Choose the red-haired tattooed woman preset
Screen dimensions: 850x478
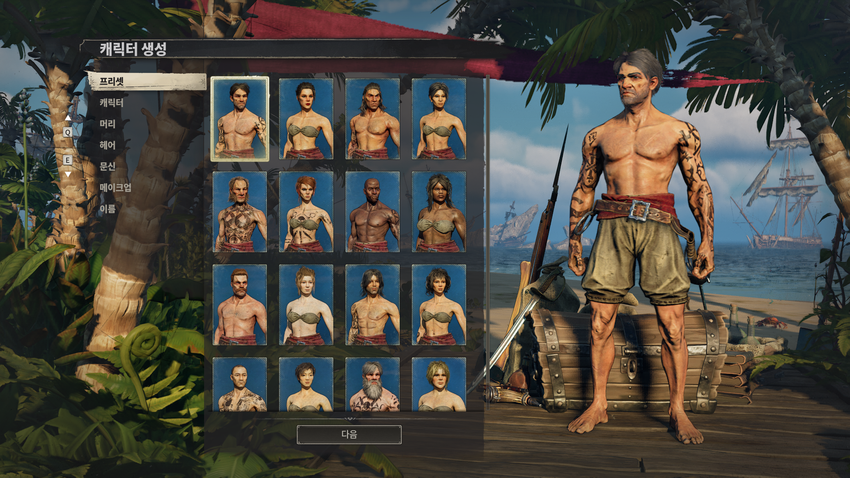[306, 212]
